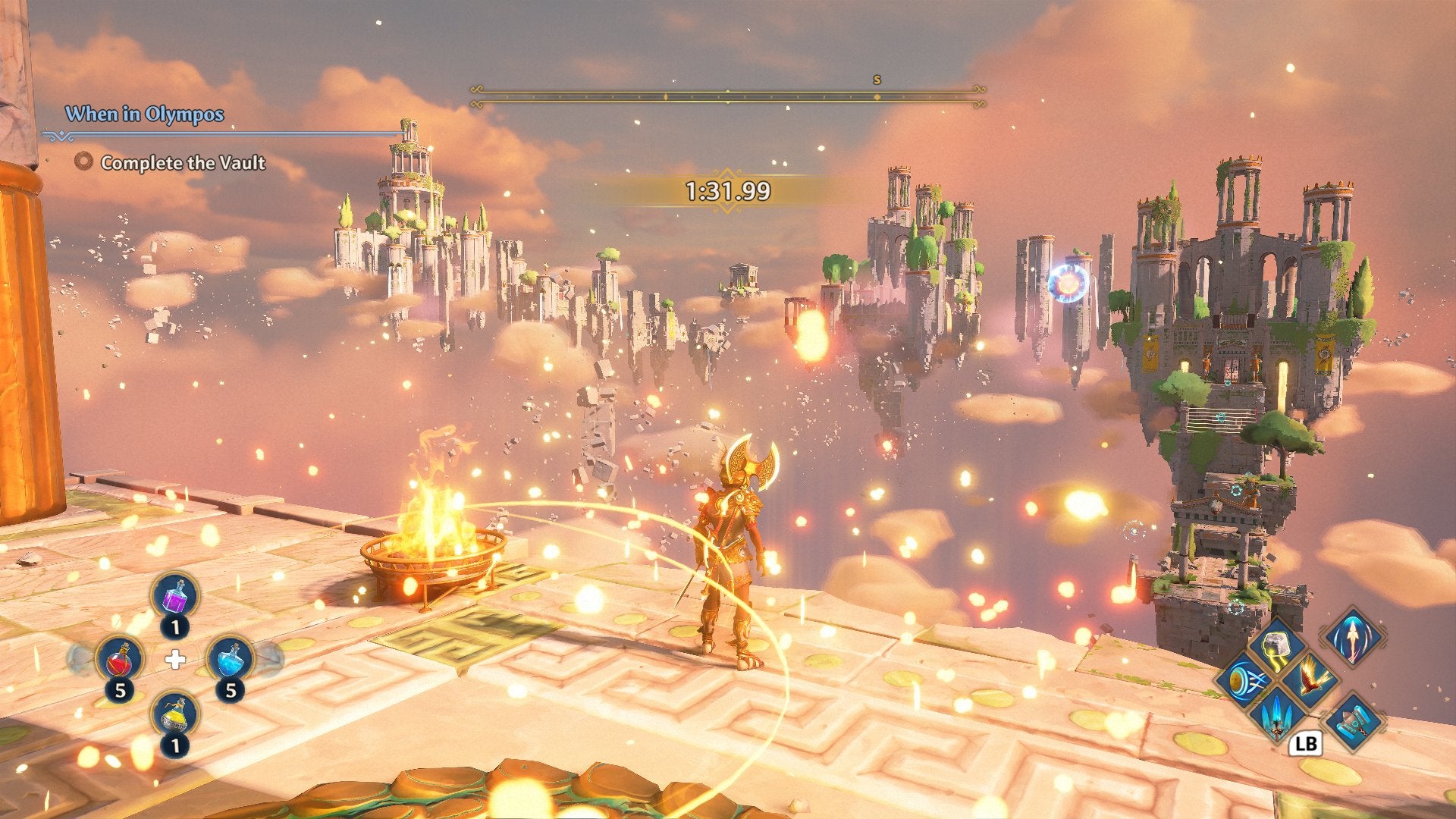This screenshot has width=1456, height=819.
Task: Select the blue stamina potion icon
Action: 231,658
